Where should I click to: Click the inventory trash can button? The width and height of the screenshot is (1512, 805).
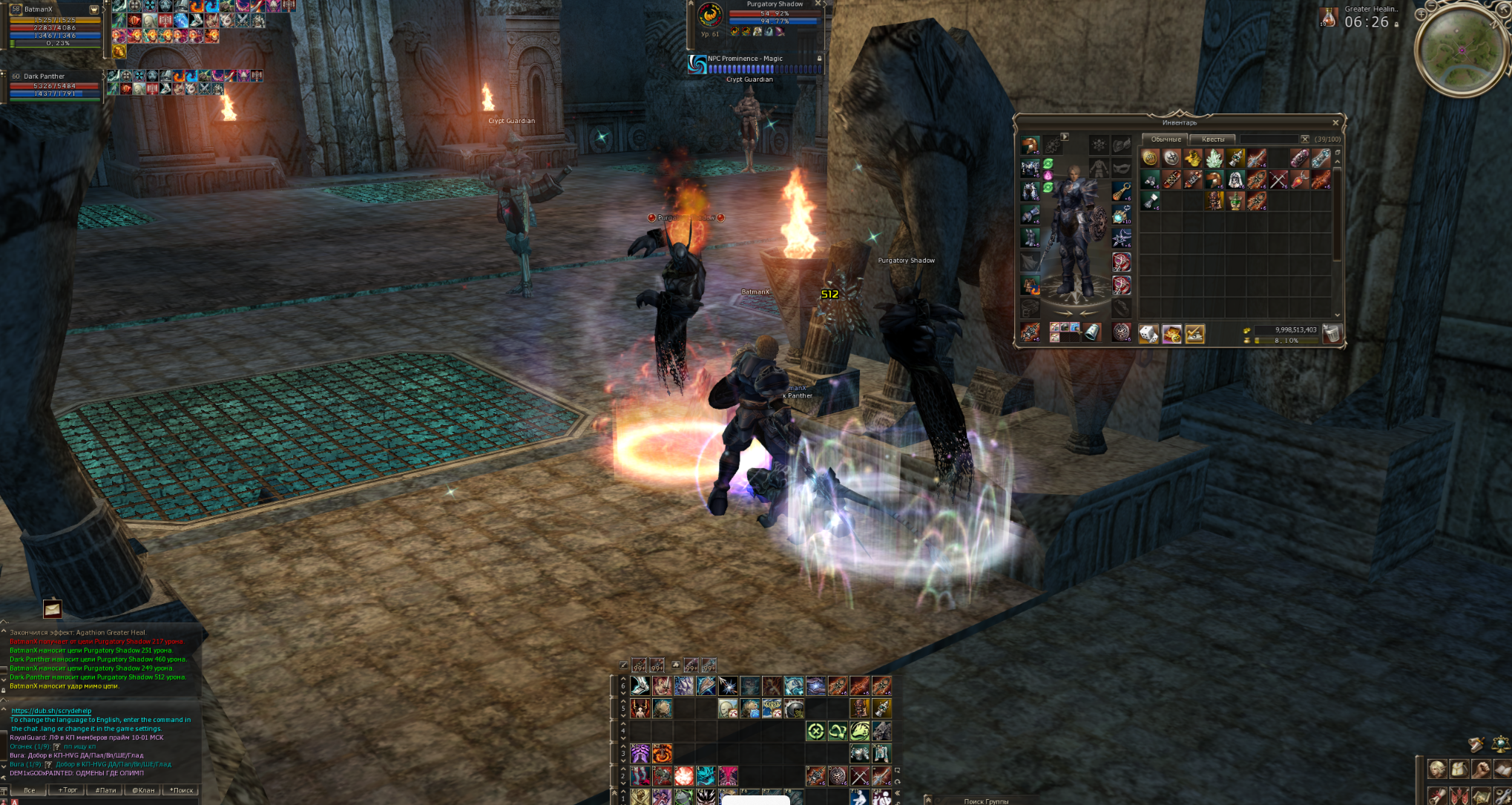coord(1332,334)
